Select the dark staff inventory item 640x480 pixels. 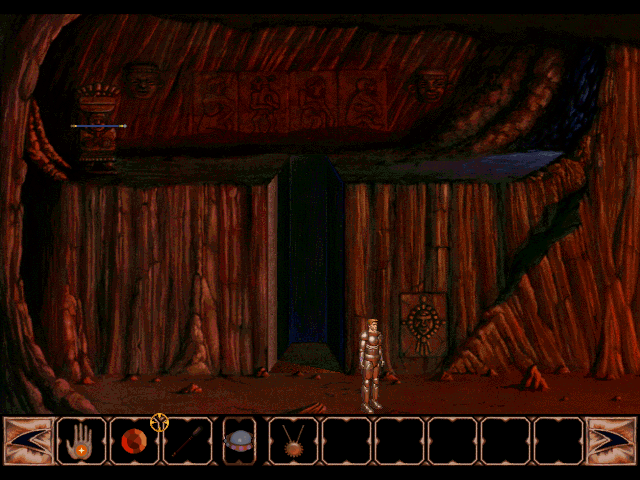point(187,441)
